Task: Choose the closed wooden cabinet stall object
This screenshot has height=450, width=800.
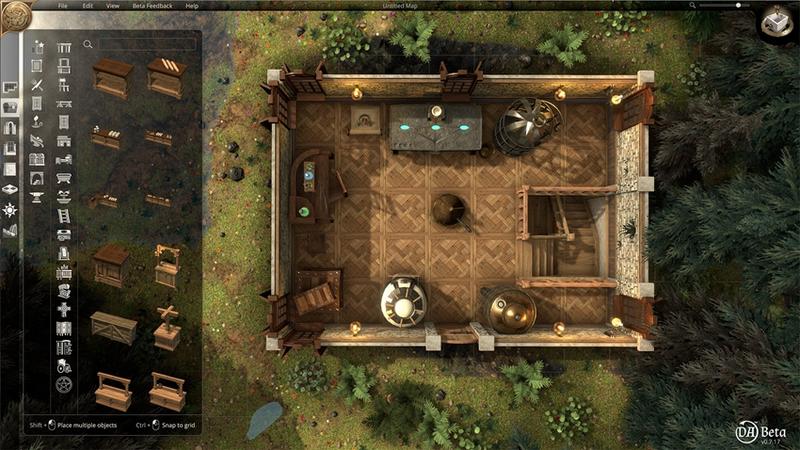Action: (x=110, y=266)
